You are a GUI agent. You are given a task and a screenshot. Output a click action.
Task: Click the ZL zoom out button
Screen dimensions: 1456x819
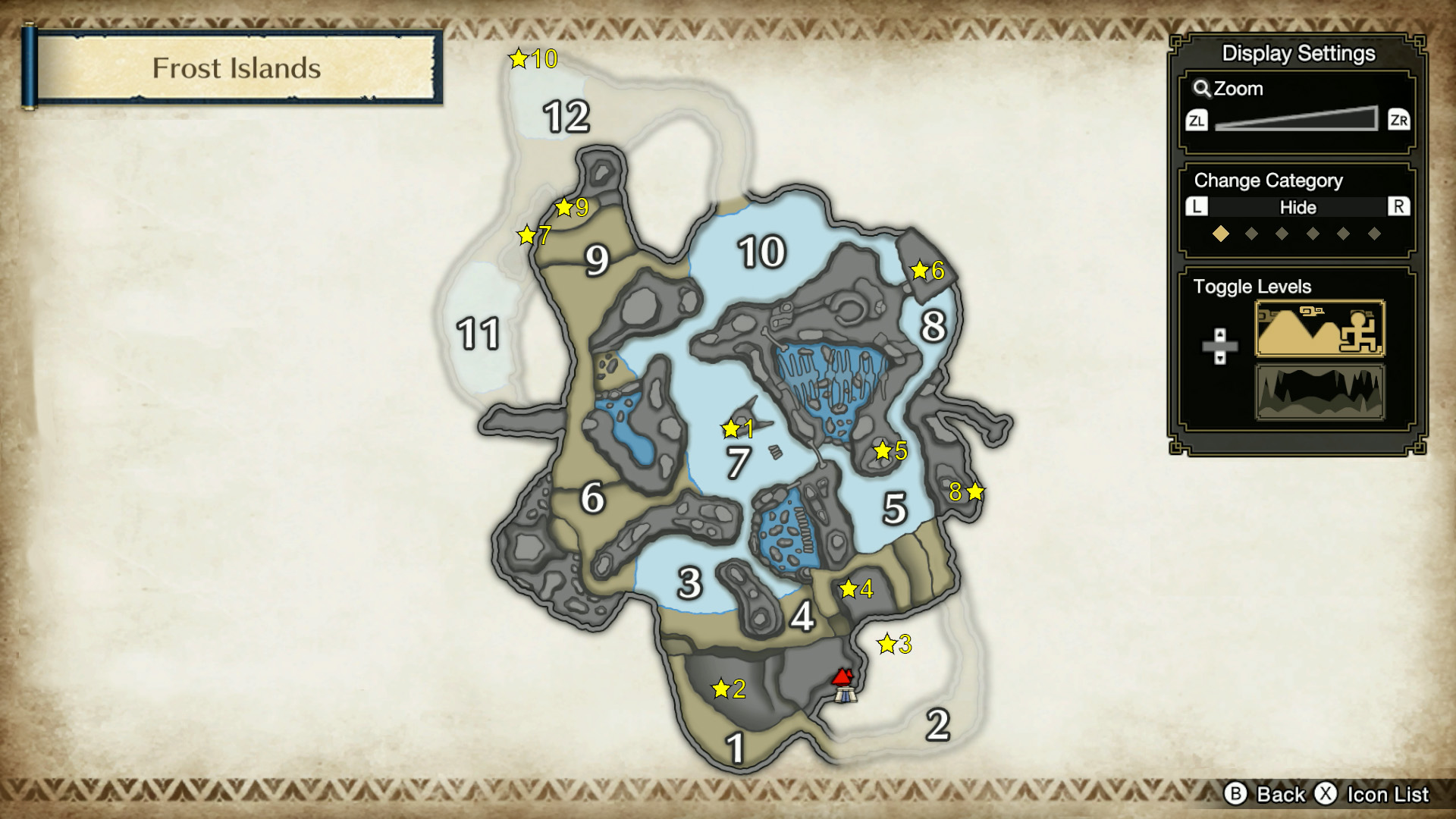(1197, 121)
